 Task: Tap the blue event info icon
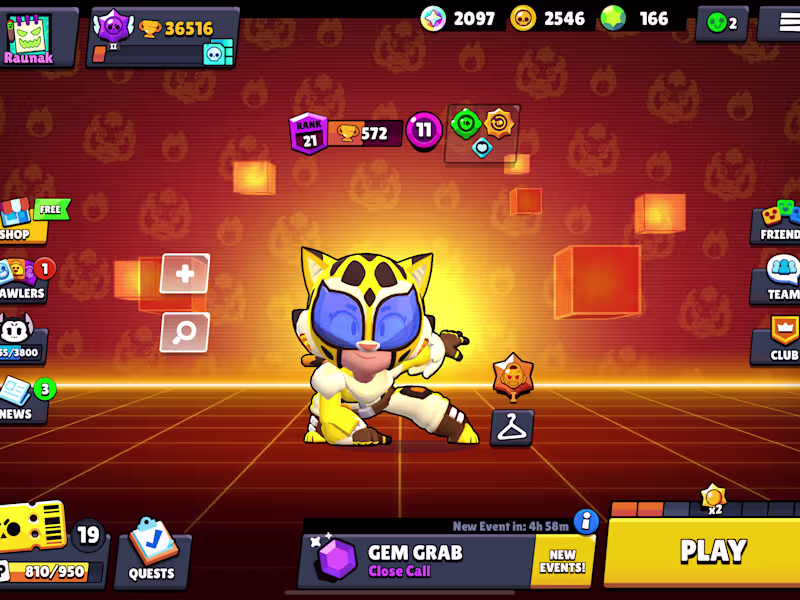click(586, 521)
